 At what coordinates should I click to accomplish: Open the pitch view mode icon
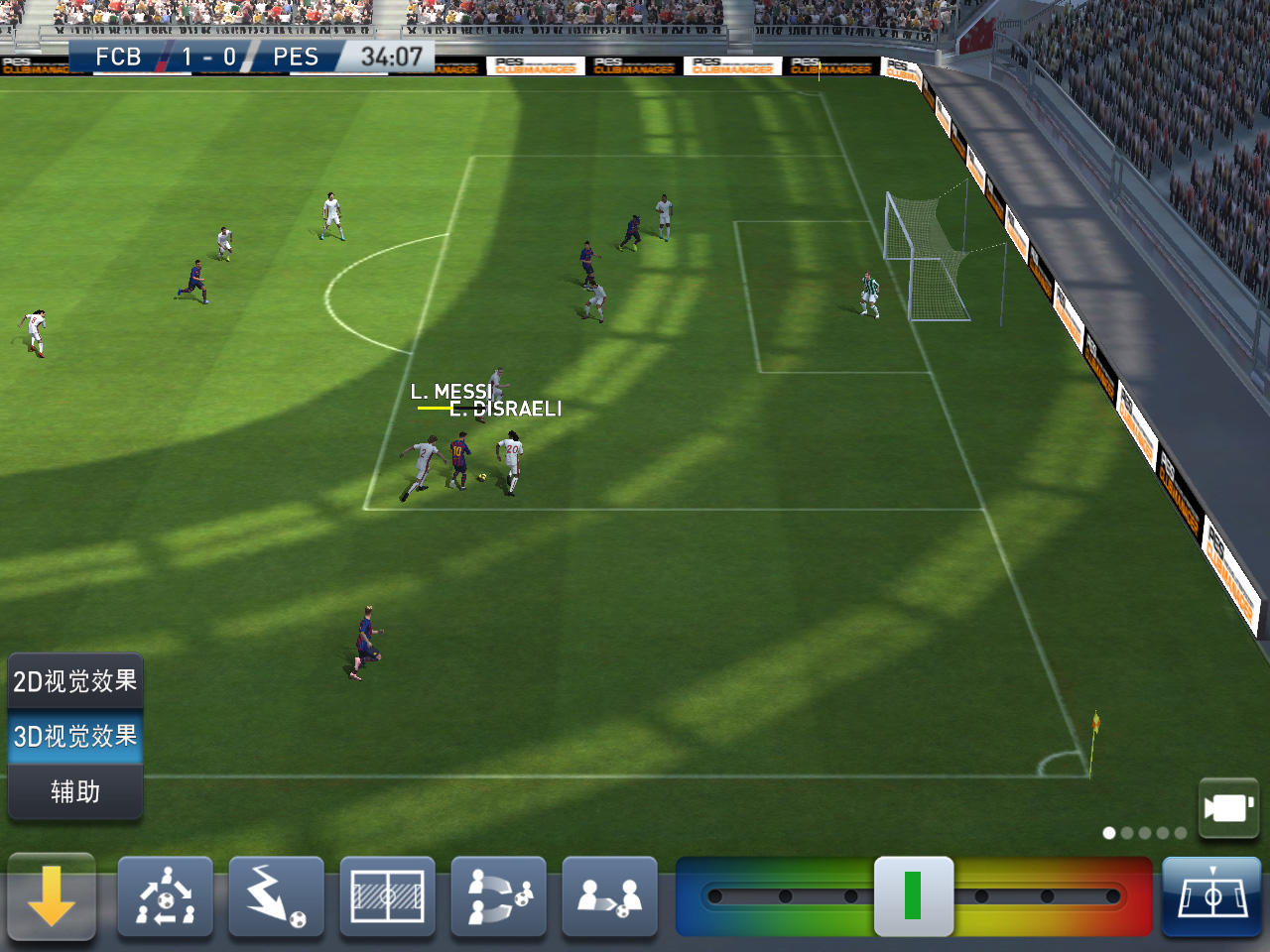[1210, 897]
